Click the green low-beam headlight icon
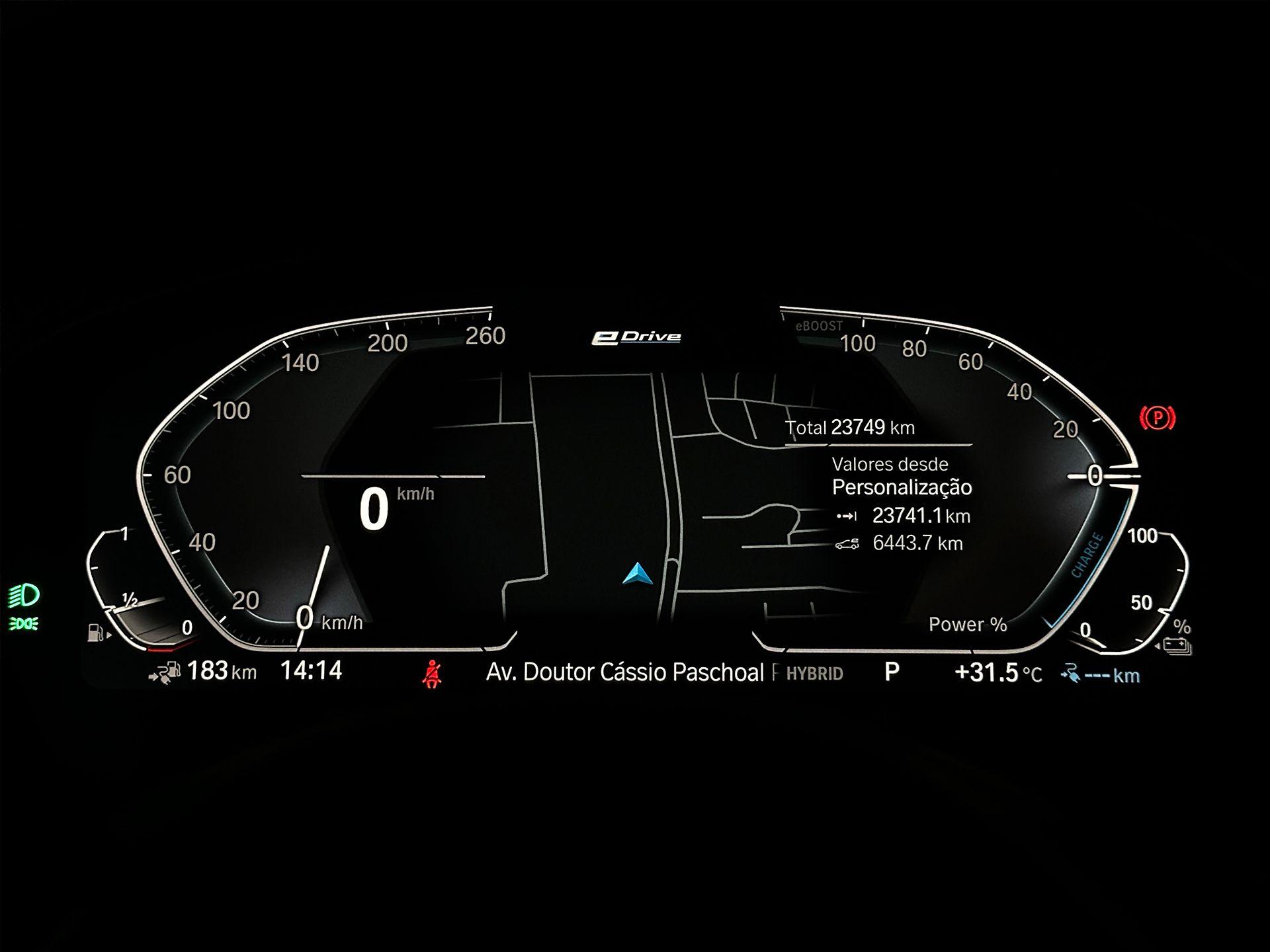Viewport: 1270px width, 952px height. (24, 596)
